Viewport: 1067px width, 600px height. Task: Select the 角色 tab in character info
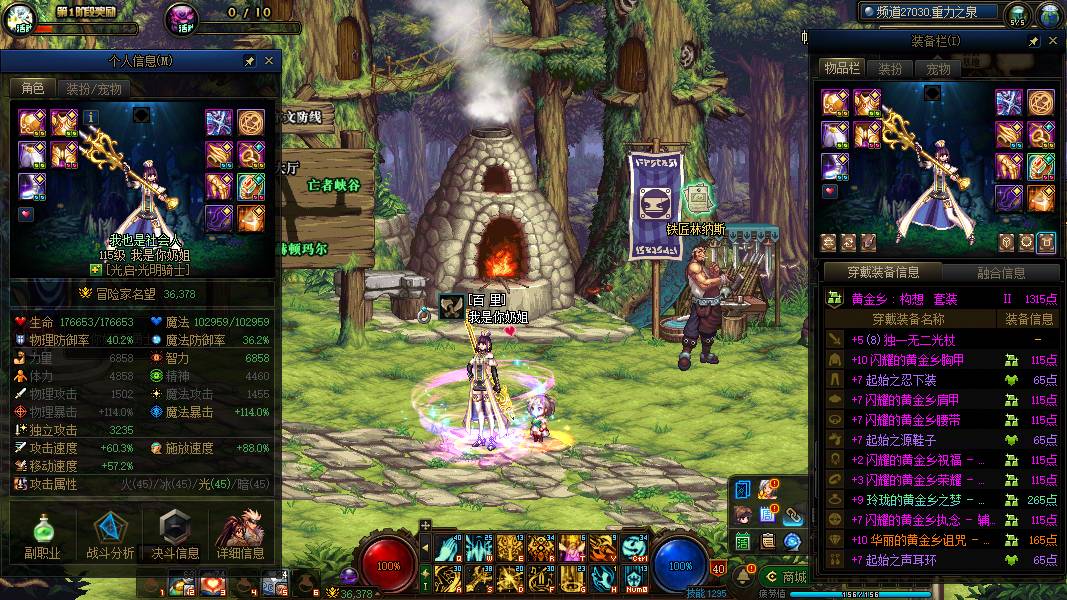pyautogui.click(x=33, y=89)
